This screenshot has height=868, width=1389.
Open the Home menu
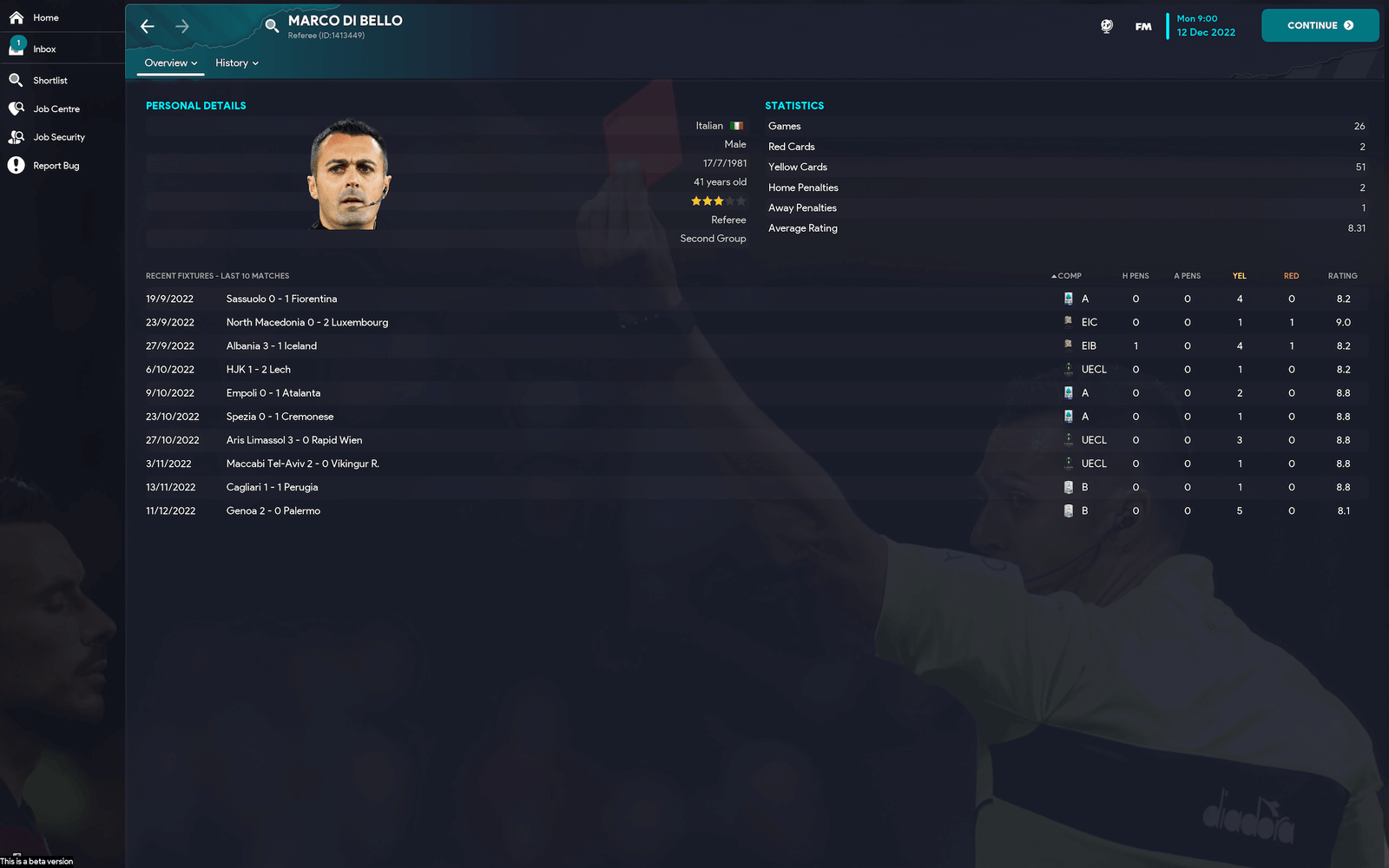pyautogui.click(x=45, y=17)
